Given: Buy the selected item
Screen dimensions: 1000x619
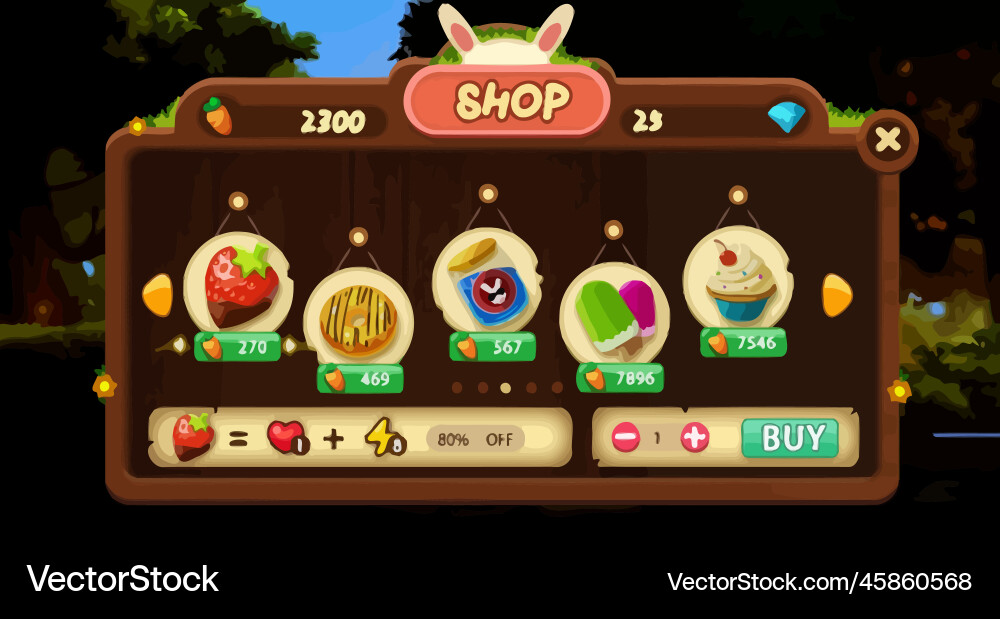Looking at the screenshot, I should pyautogui.click(x=790, y=438).
